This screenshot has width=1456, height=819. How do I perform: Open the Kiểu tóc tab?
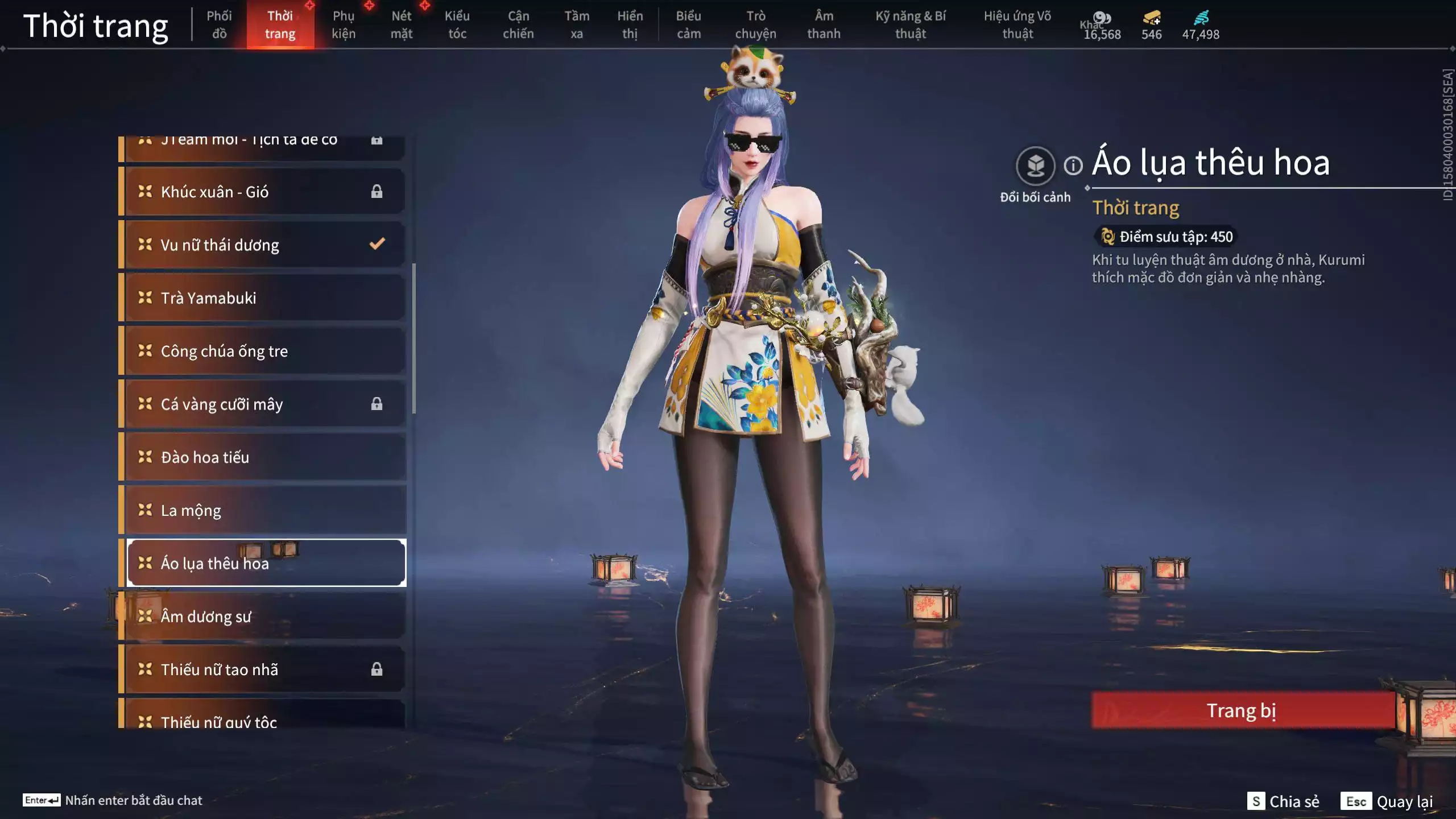click(457, 25)
